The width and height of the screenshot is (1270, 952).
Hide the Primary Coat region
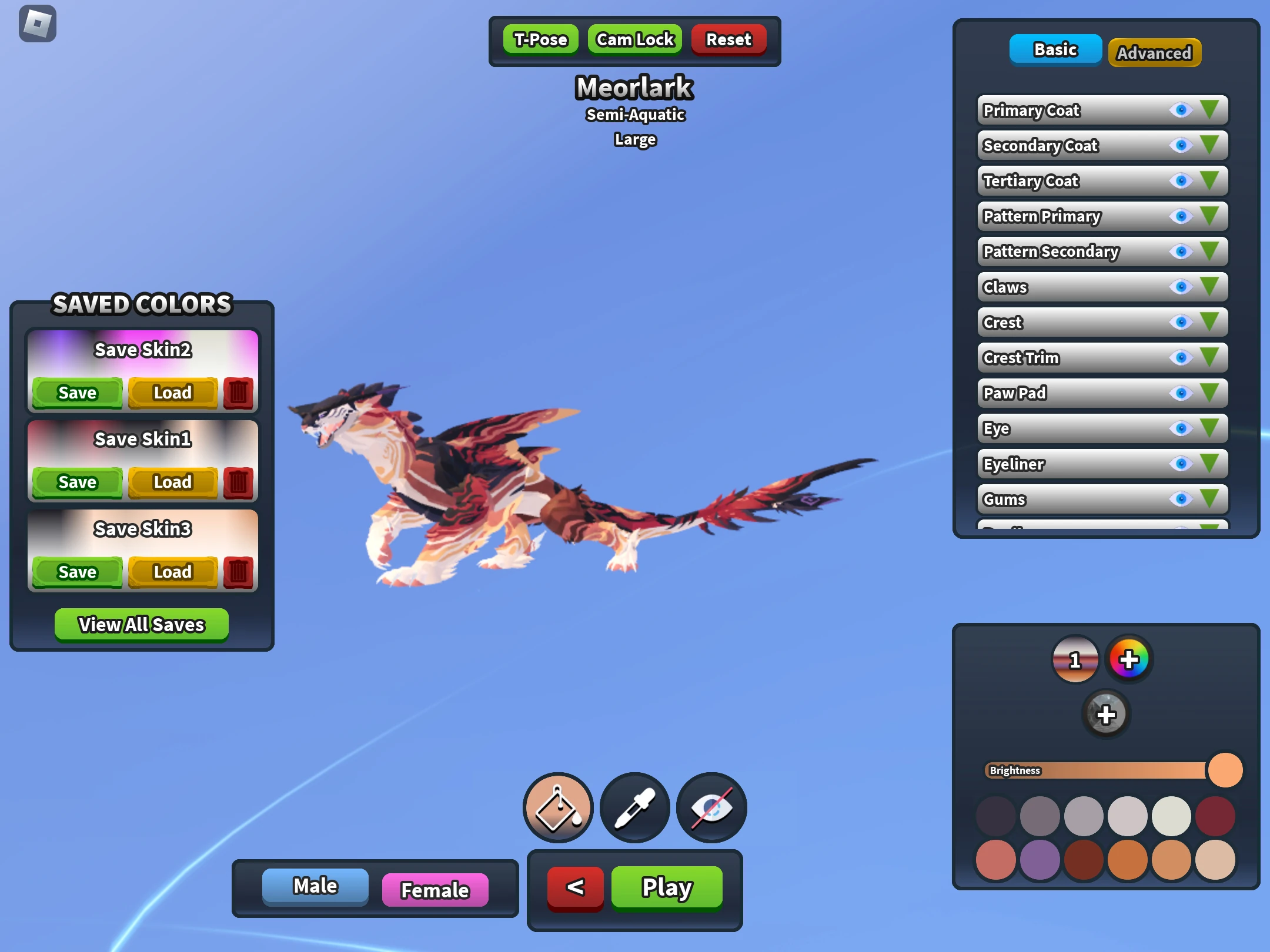(x=1181, y=110)
